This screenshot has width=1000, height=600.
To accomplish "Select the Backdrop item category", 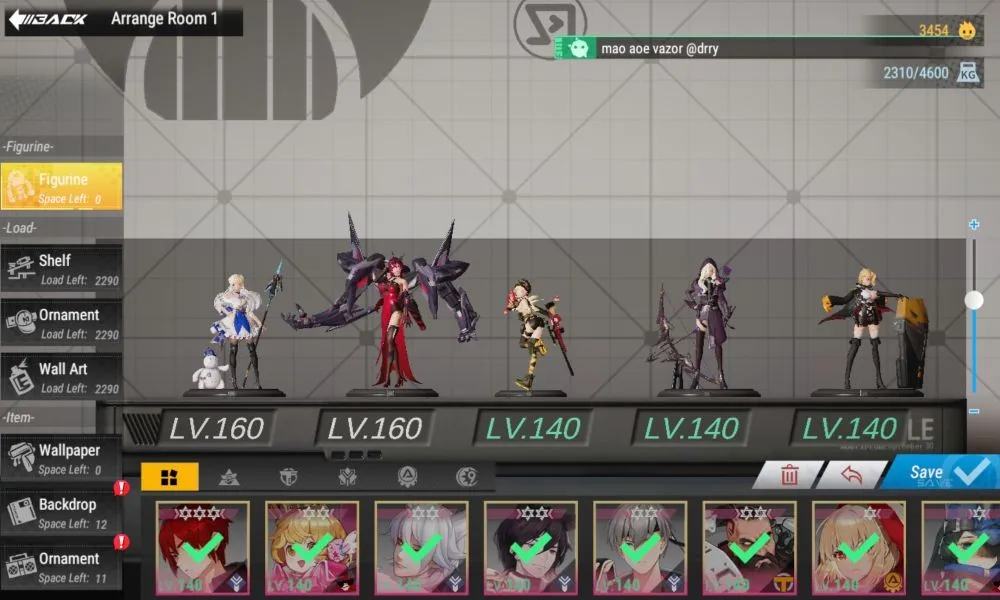I will tap(62, 512).
